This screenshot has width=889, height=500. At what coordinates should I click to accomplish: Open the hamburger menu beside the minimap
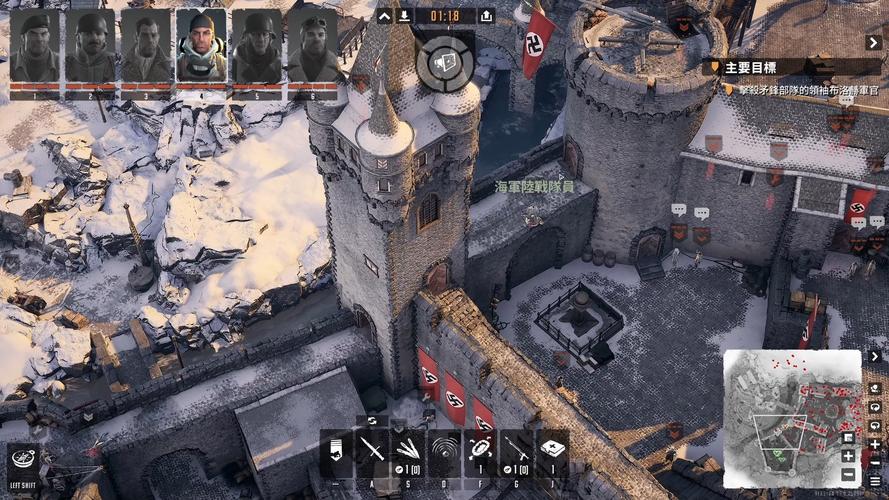875,481
